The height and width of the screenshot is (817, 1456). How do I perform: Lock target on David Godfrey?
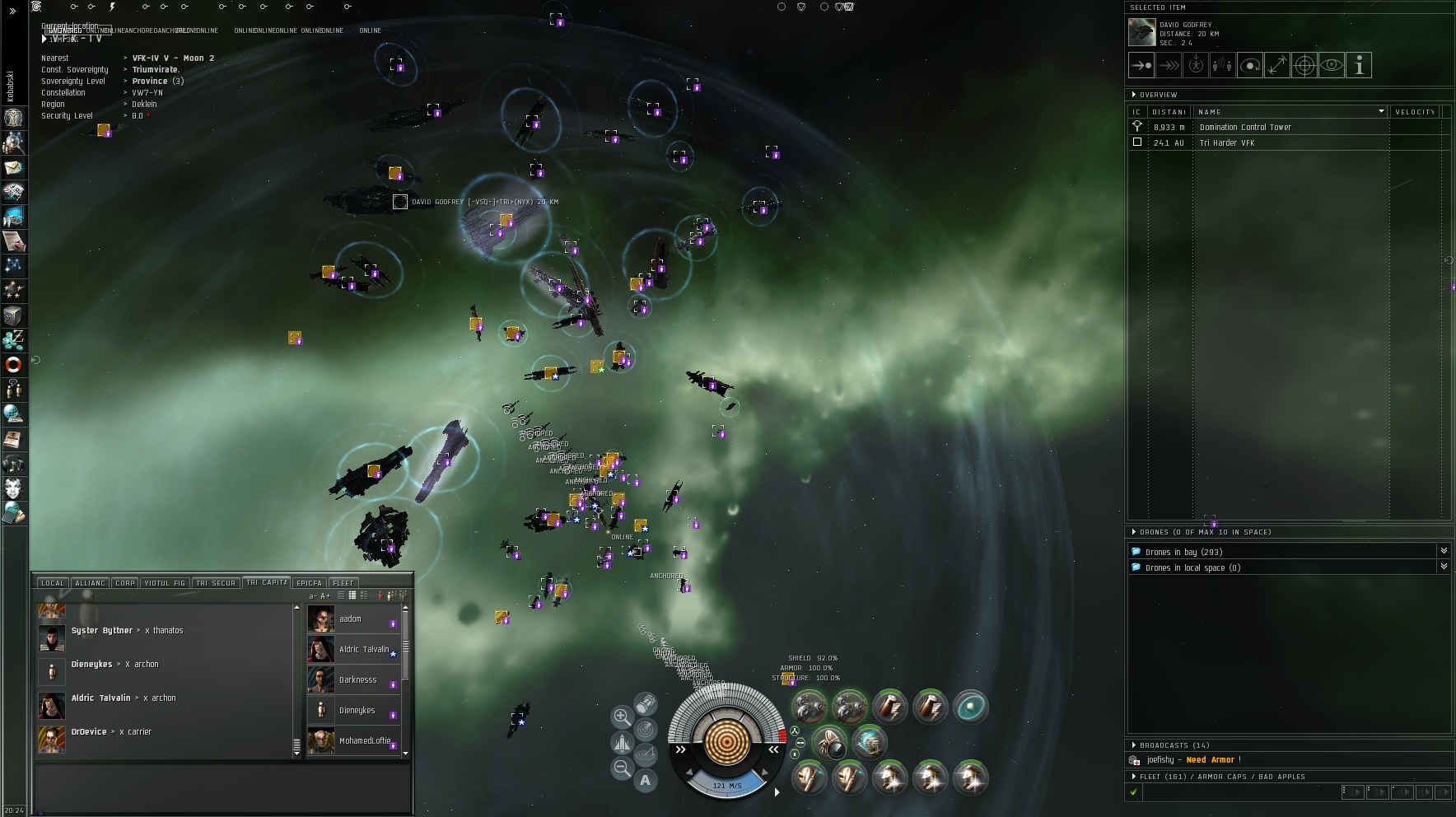point(1304,65)
